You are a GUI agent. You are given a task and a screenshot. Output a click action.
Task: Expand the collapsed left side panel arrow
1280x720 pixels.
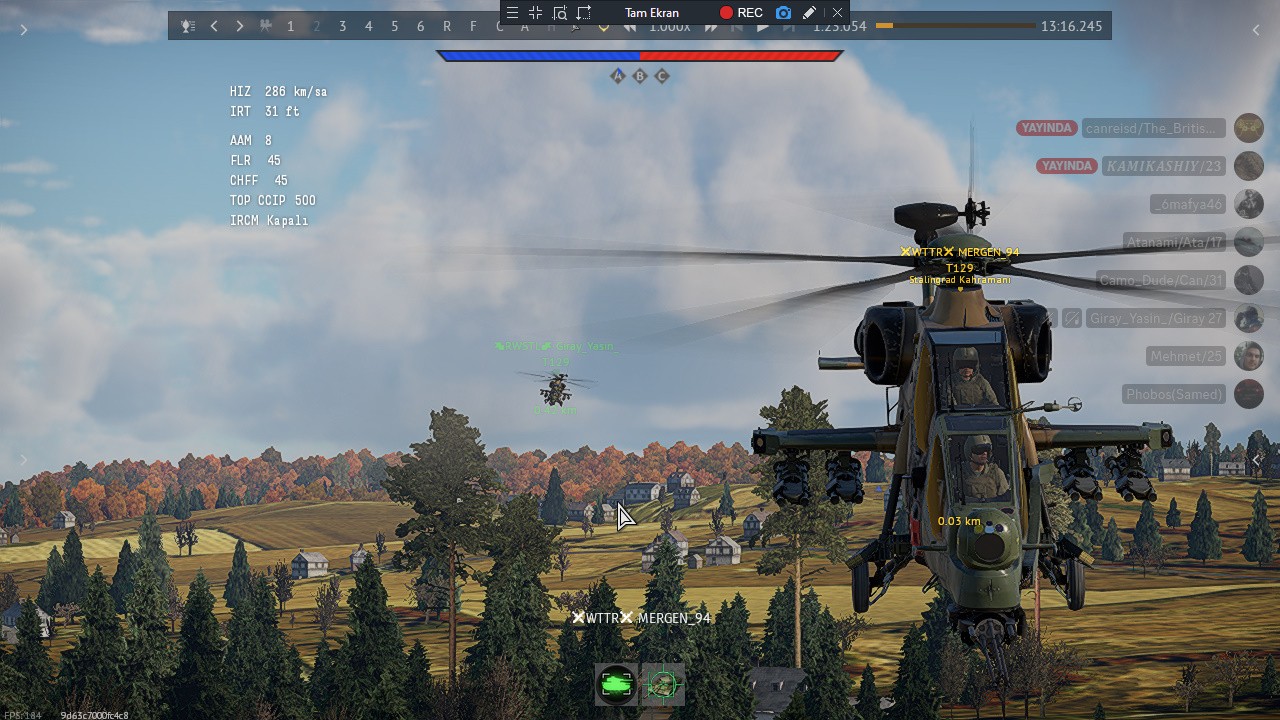tap(24, 30)
